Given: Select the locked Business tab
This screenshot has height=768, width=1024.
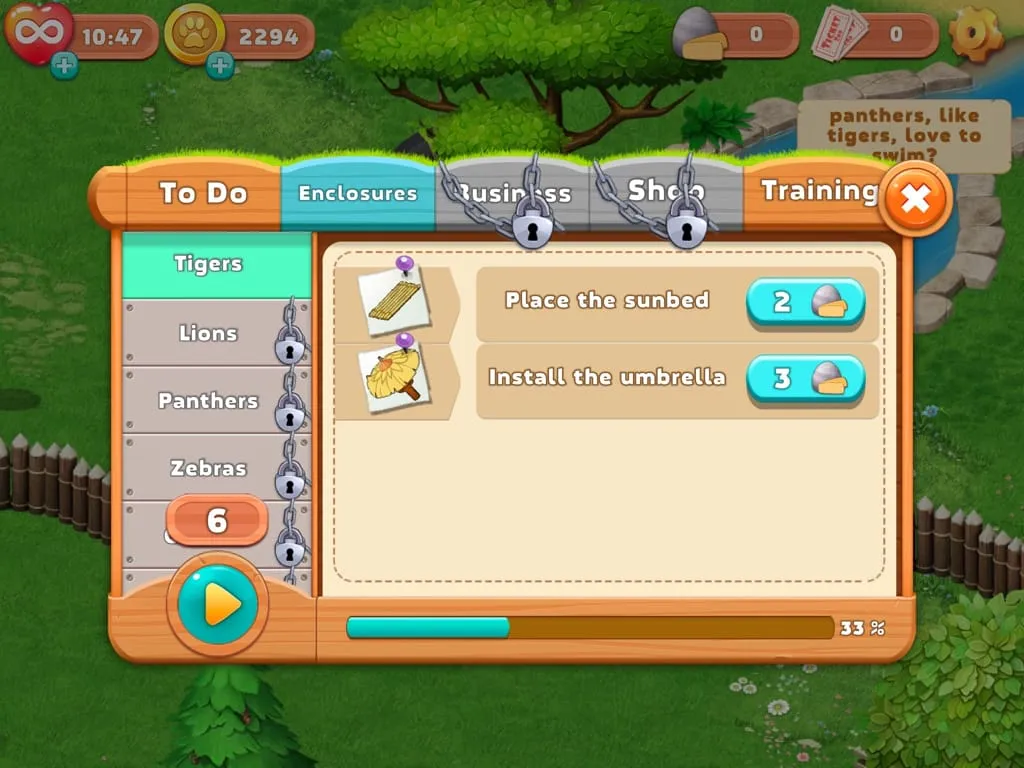Looking at the screenshot, I should click(x=513, y=194).
